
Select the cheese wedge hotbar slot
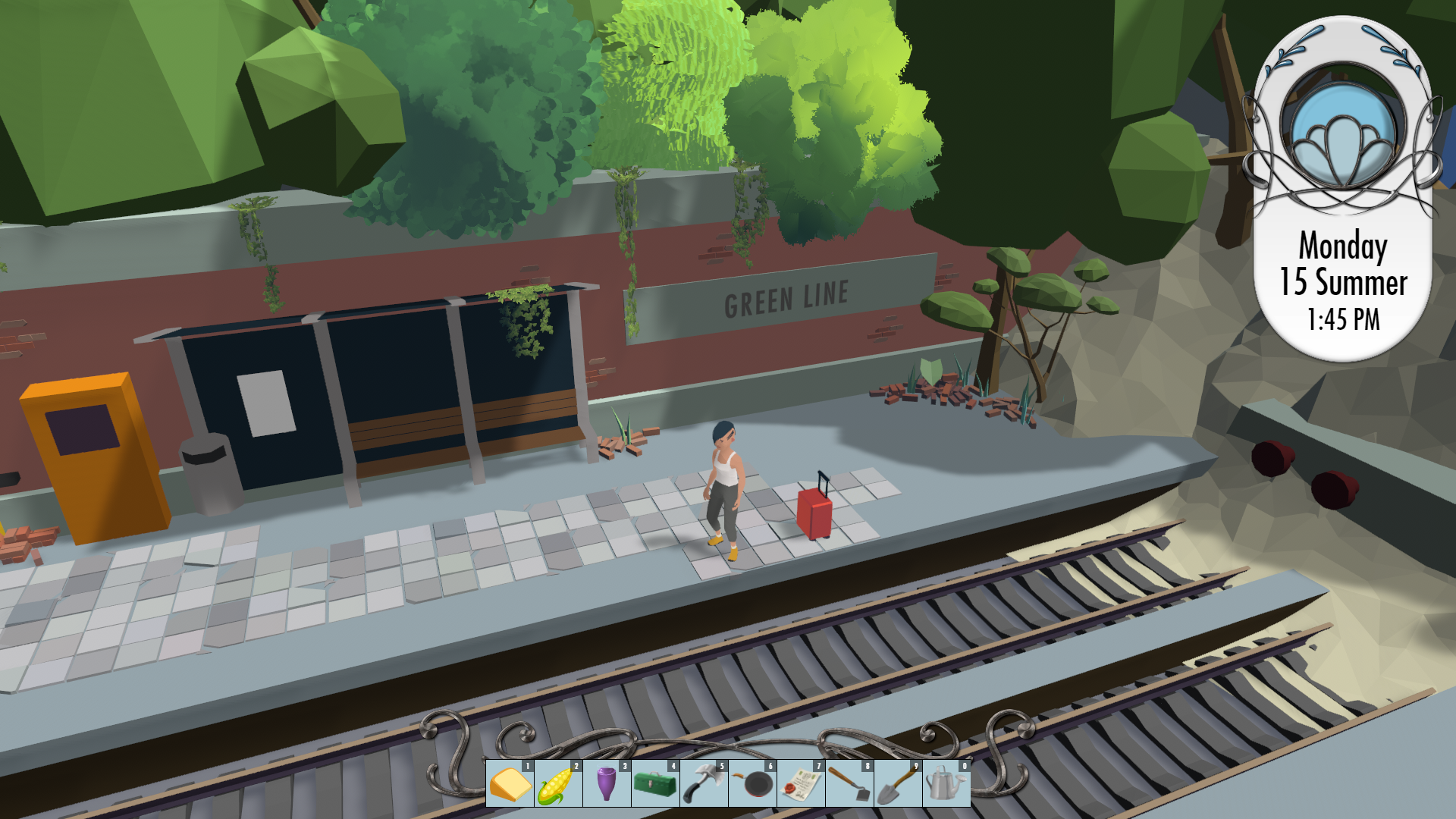click(x=510, y=783)
